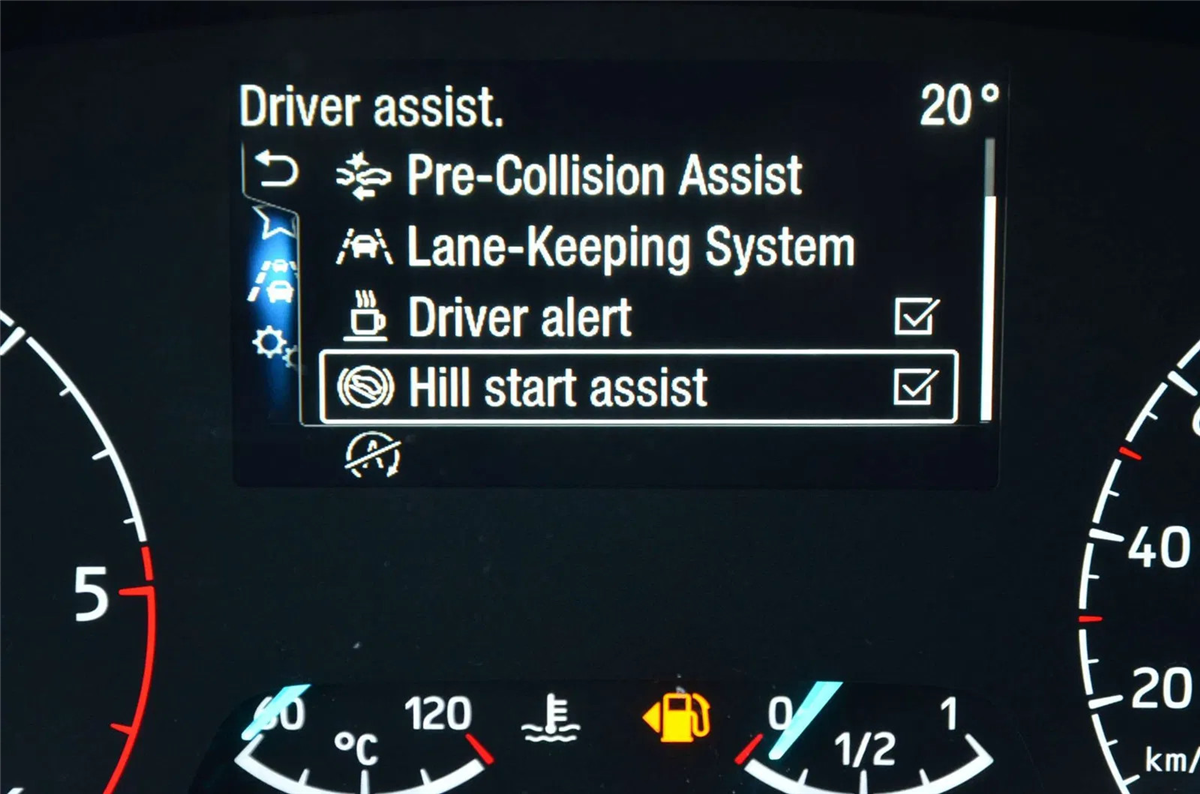Choose the Driver alert row
This screenshot has width=1200, height=794.
click(520, 319)
